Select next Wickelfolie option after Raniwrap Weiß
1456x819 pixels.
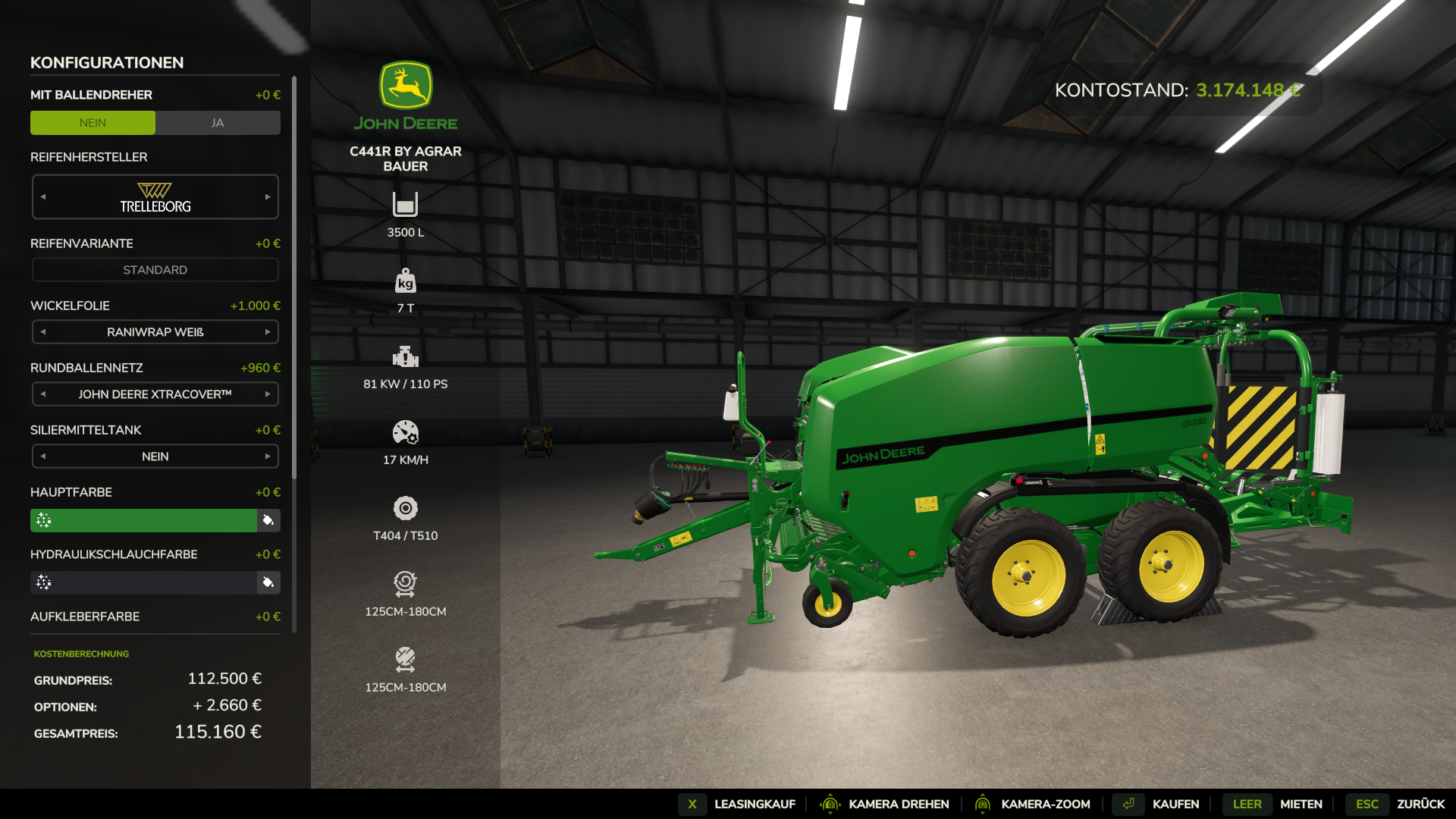268,332
